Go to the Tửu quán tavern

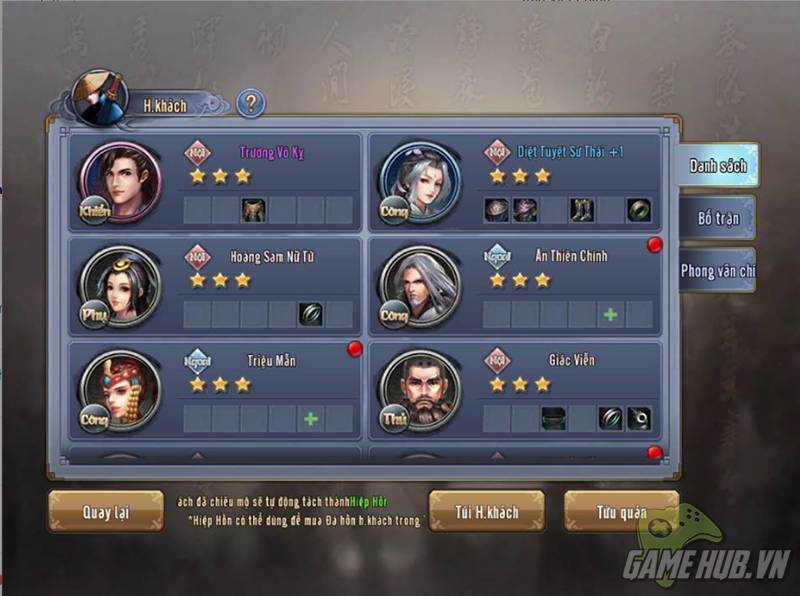[621, 512]
